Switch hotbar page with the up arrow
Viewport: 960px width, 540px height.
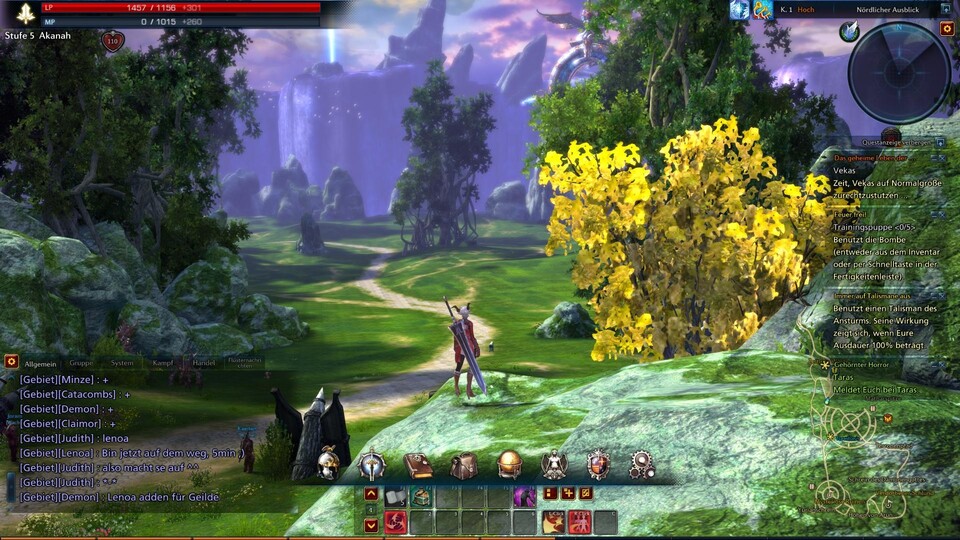(x=371, y=494)
